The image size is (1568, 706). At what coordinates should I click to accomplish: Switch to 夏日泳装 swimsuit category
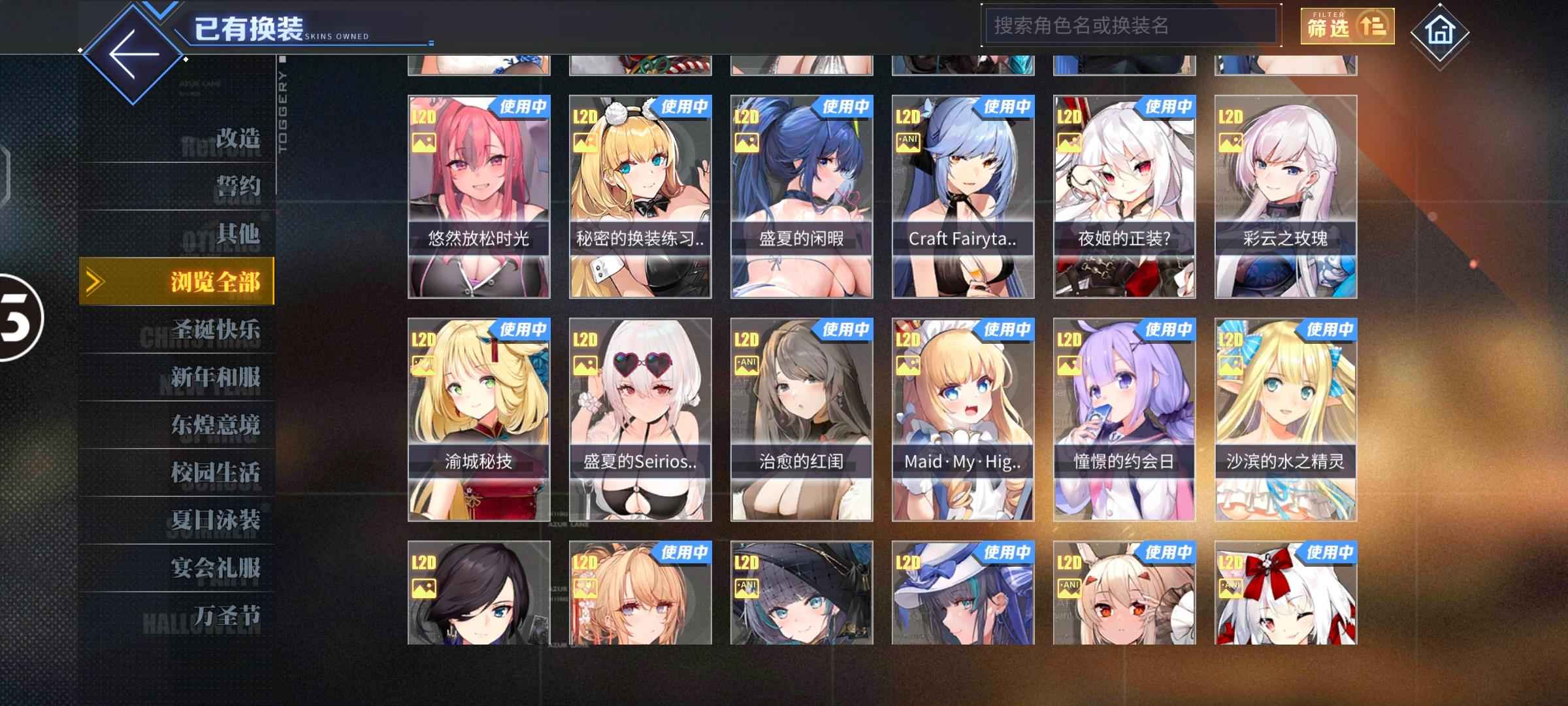pos(216,520)
